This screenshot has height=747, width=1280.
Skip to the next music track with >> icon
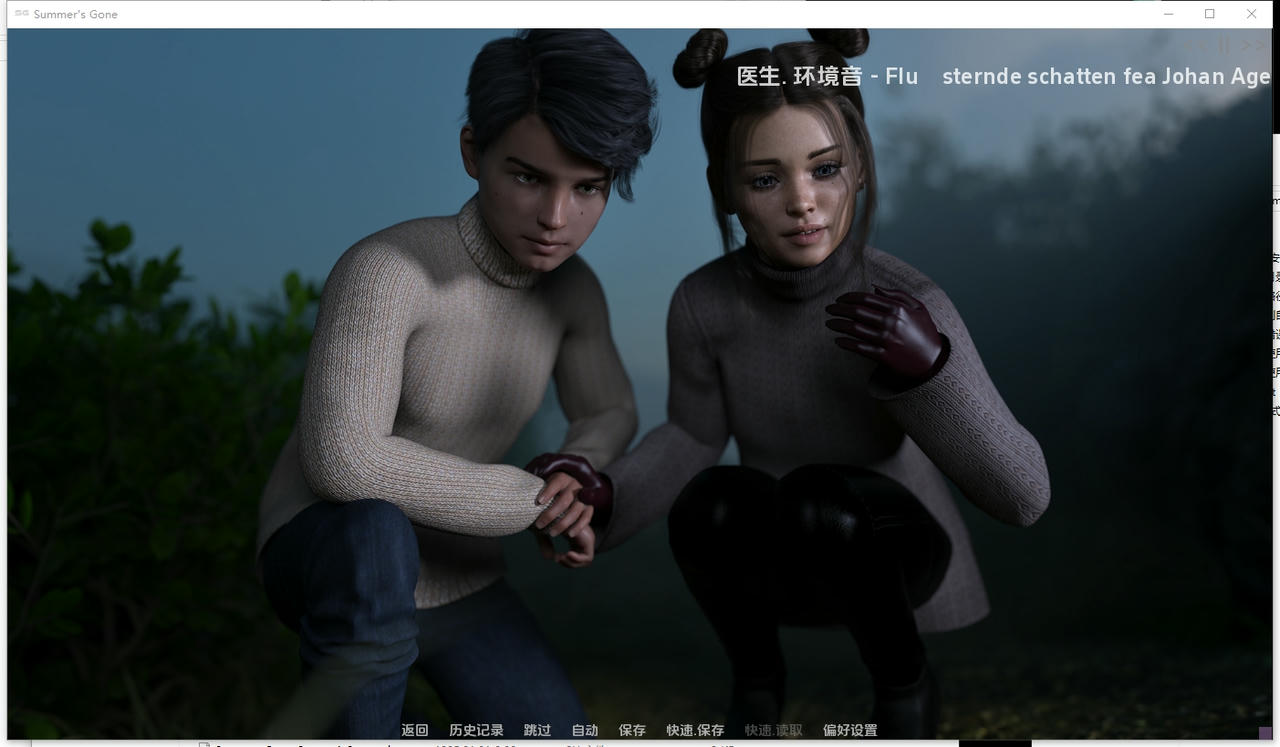pyautogui.click(x=1252, y=44)
